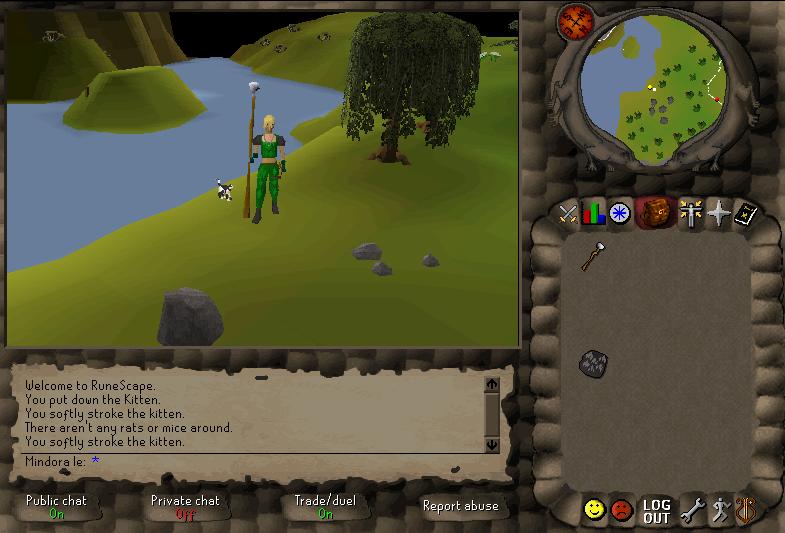Select the backpack inventory tab
Screen dimensions: 785x533
[x=655, y=213]
